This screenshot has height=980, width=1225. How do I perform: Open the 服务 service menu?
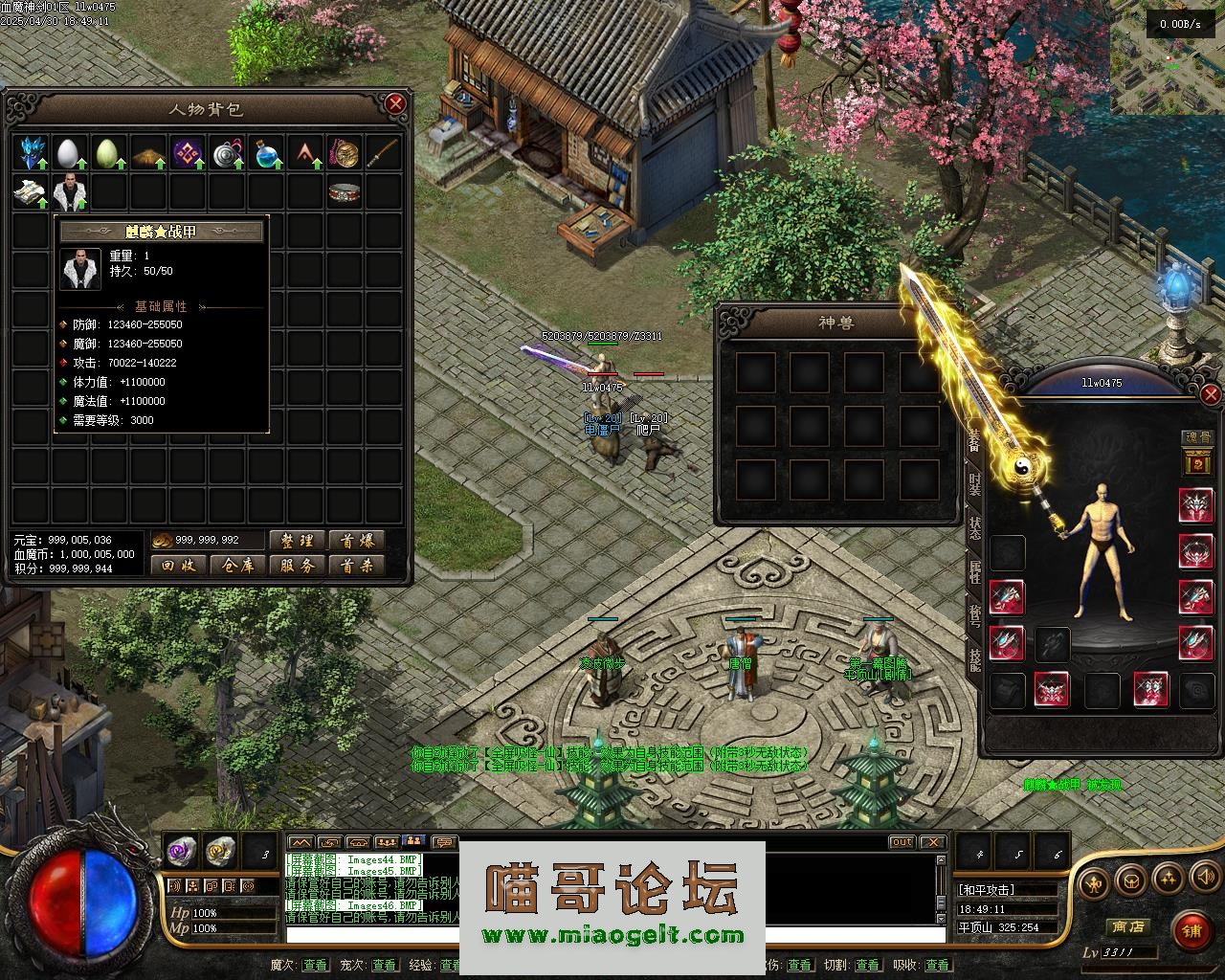(x=297, y=566)
